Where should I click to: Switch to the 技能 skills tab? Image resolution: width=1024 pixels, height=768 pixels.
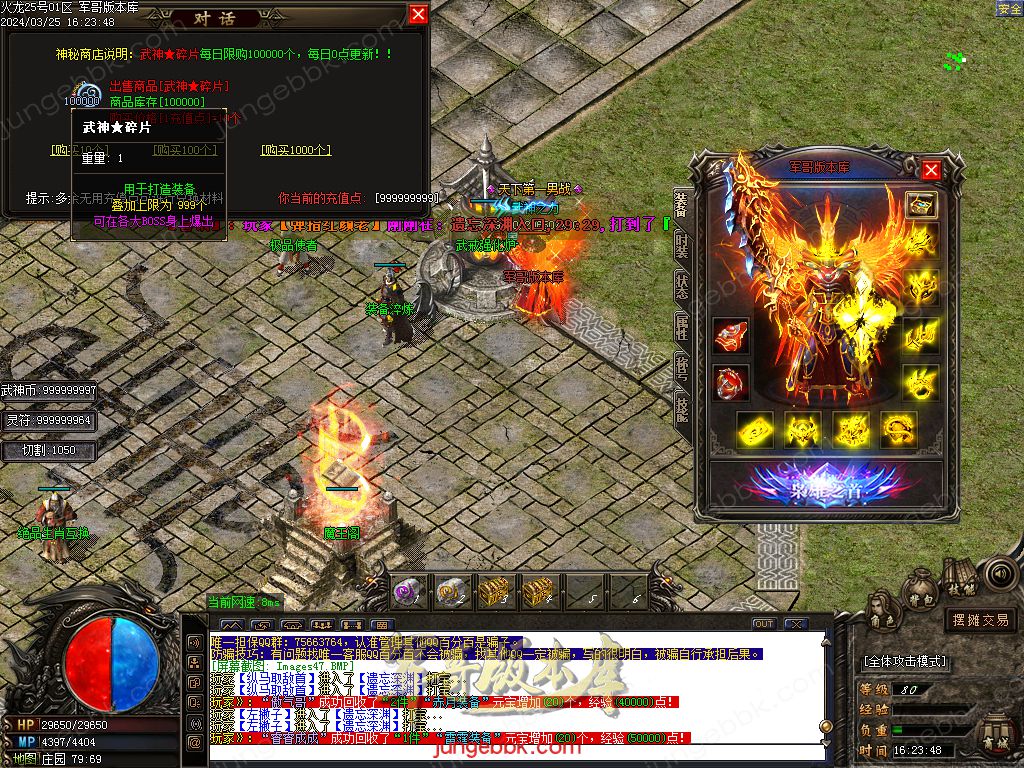click(681, 406)
